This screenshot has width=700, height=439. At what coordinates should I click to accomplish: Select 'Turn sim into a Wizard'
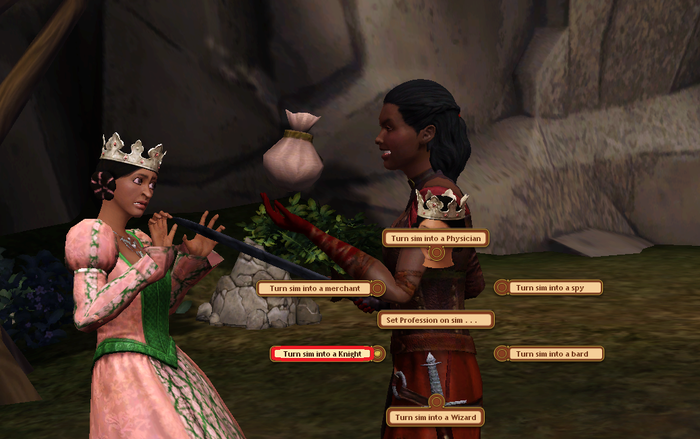(435, 417)
